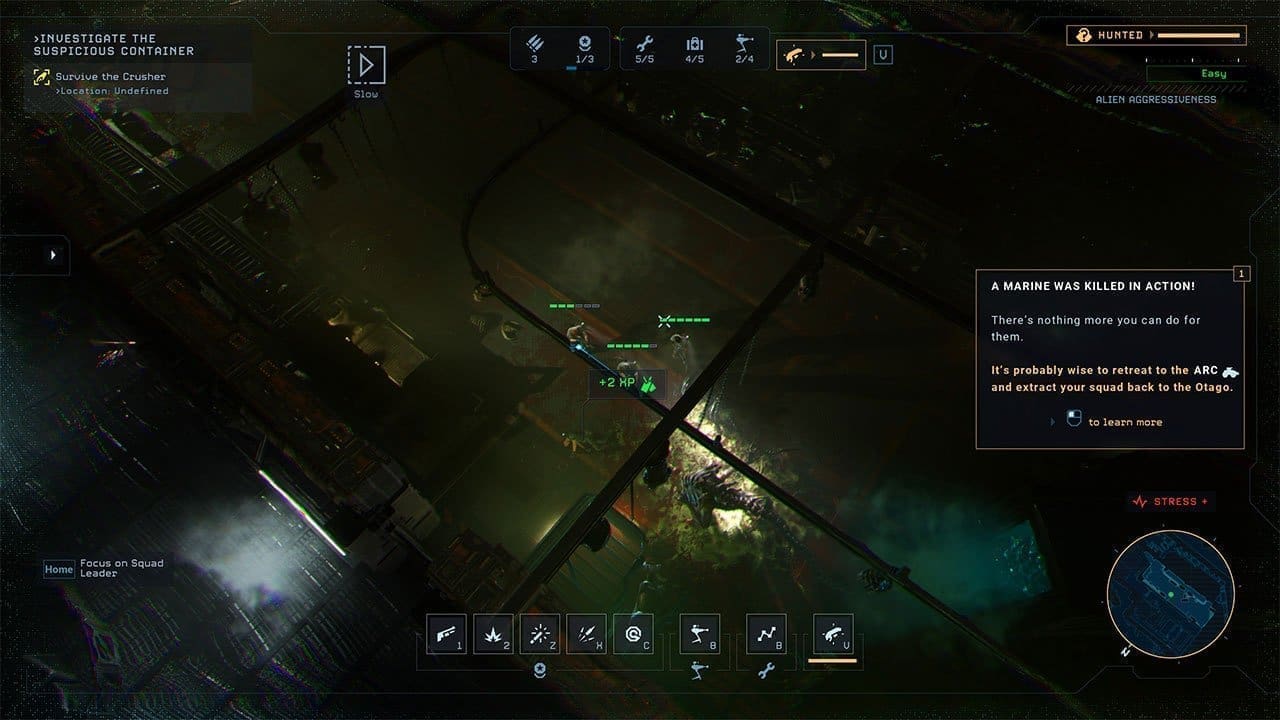Click the suppressive fire icon bound to C

point(633,633)
